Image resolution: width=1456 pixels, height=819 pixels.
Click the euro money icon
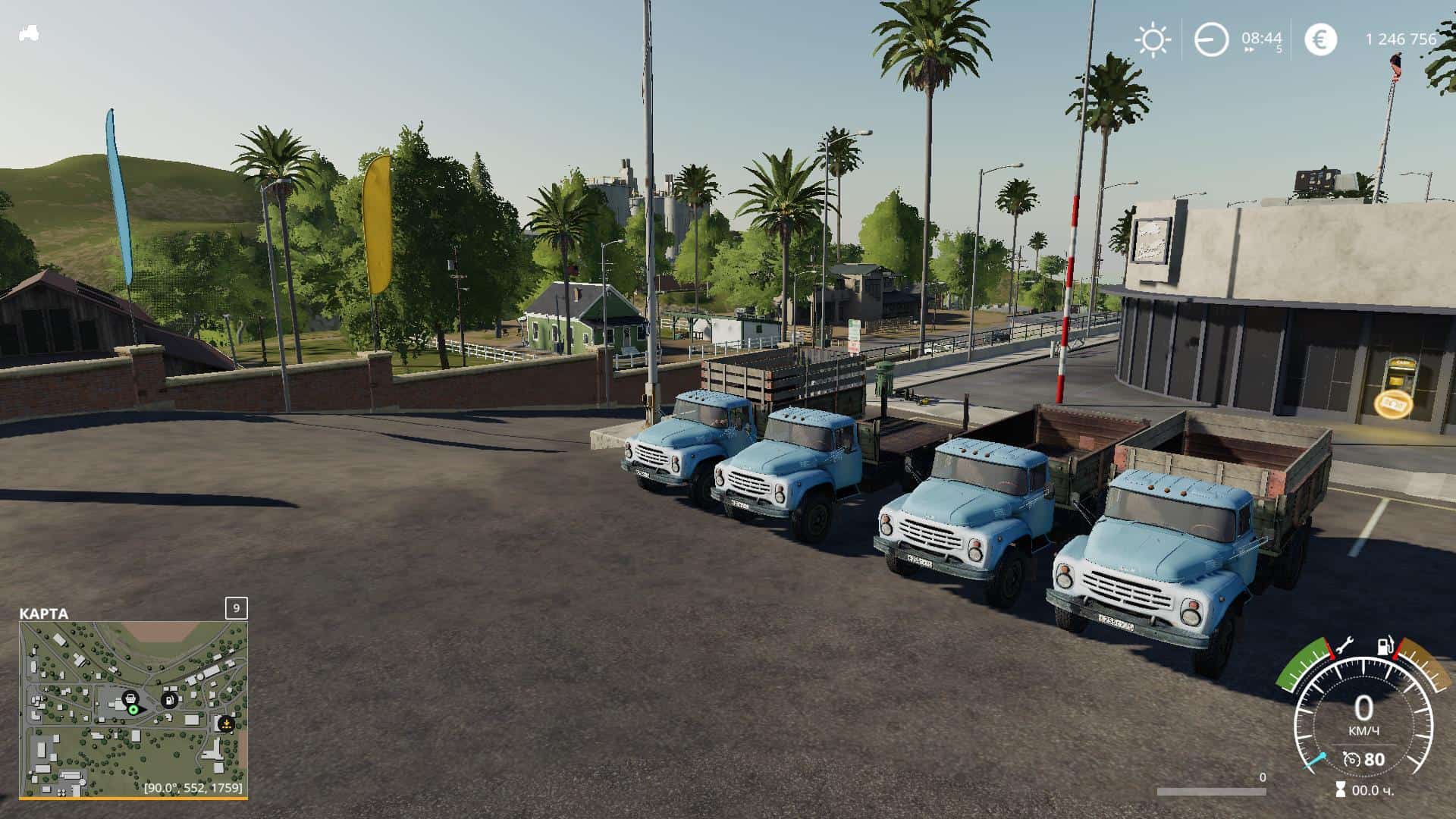click(1320, 39)
